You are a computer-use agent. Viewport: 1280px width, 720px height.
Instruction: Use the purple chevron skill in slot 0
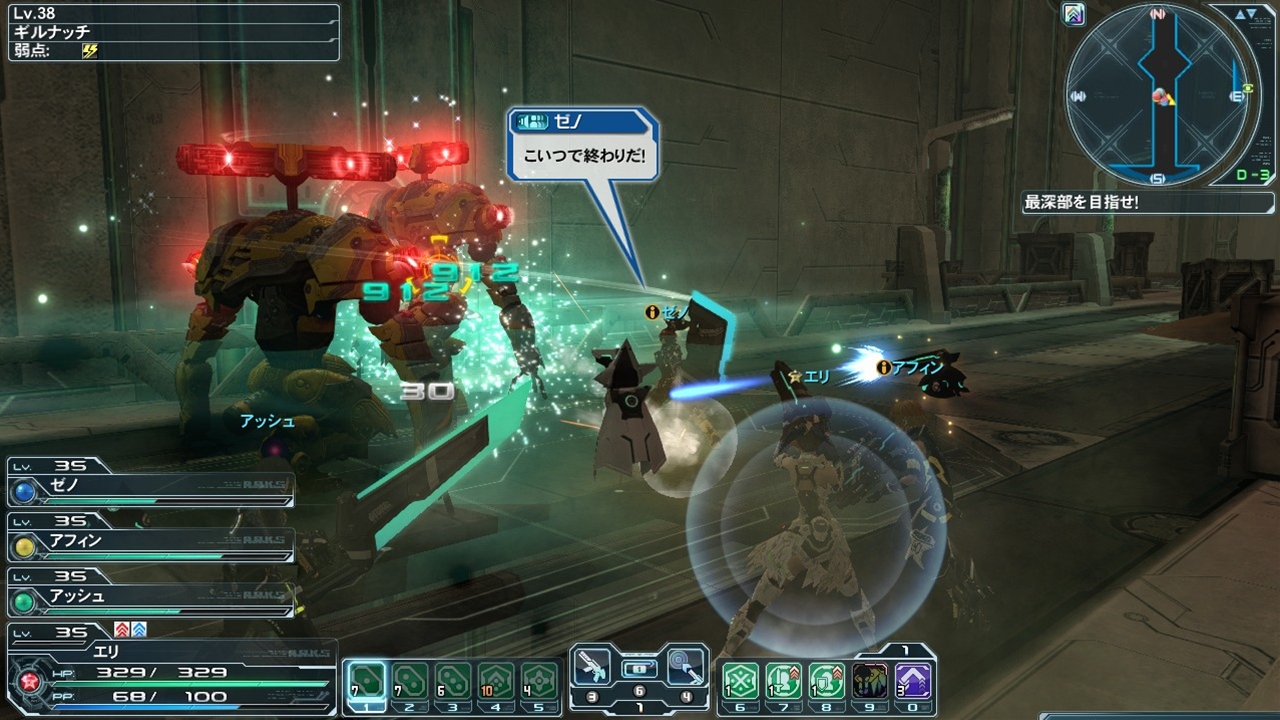coord(913,683)
